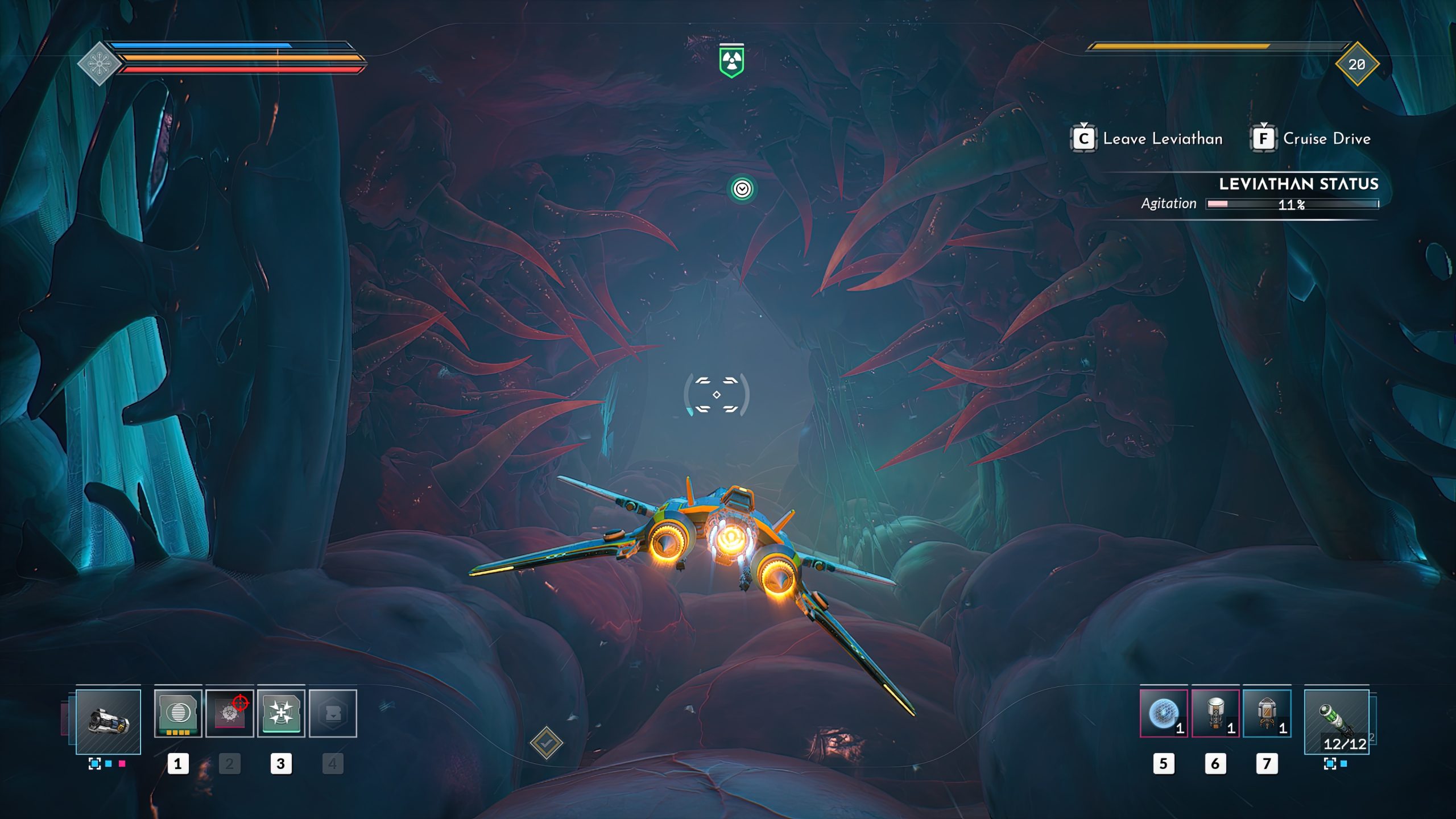The image size is (1456, 819).
Task: Activate the converging arrows device in slot 3
Action: 281,713
